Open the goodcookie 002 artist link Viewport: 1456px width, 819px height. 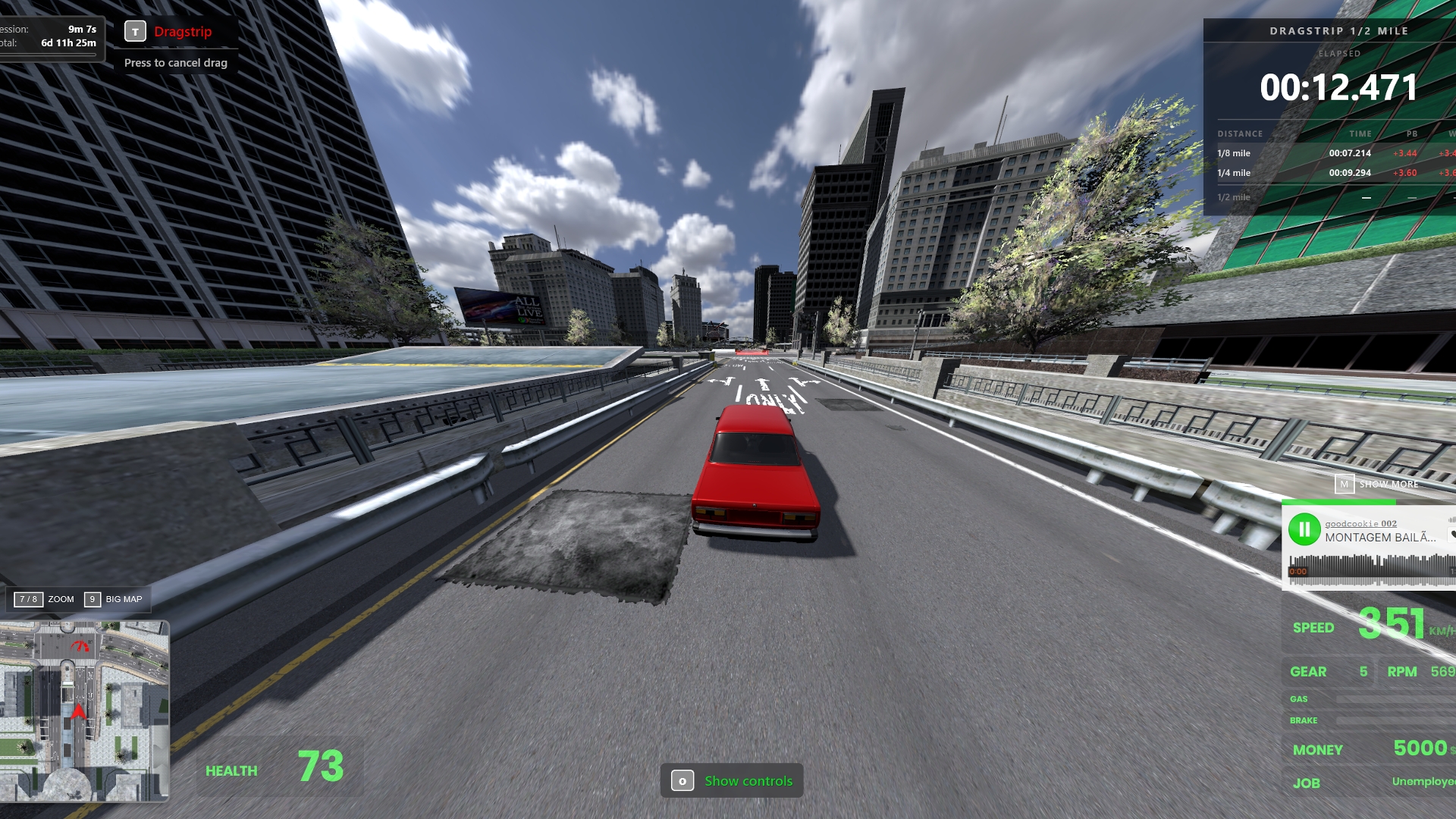tap(1360, 523)
